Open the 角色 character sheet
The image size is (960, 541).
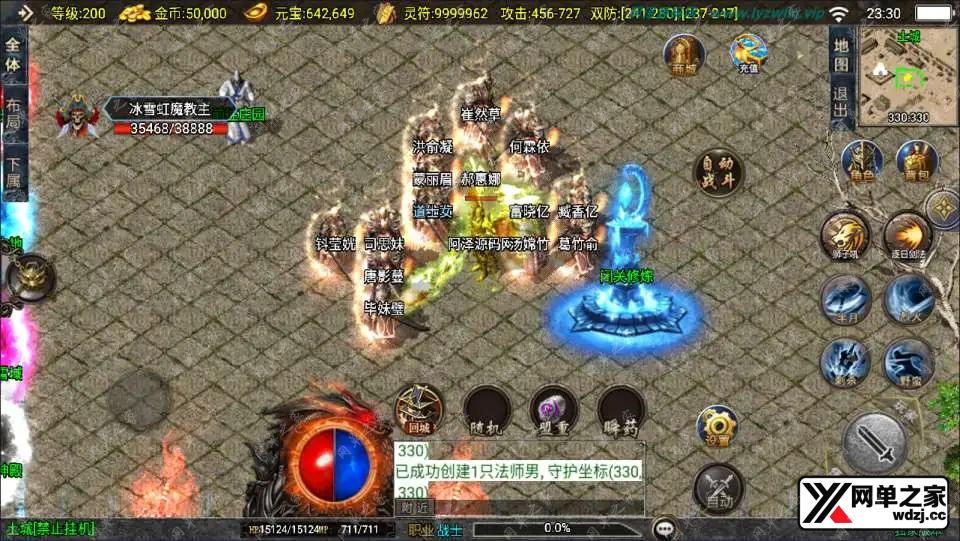[x=861, y=160]
